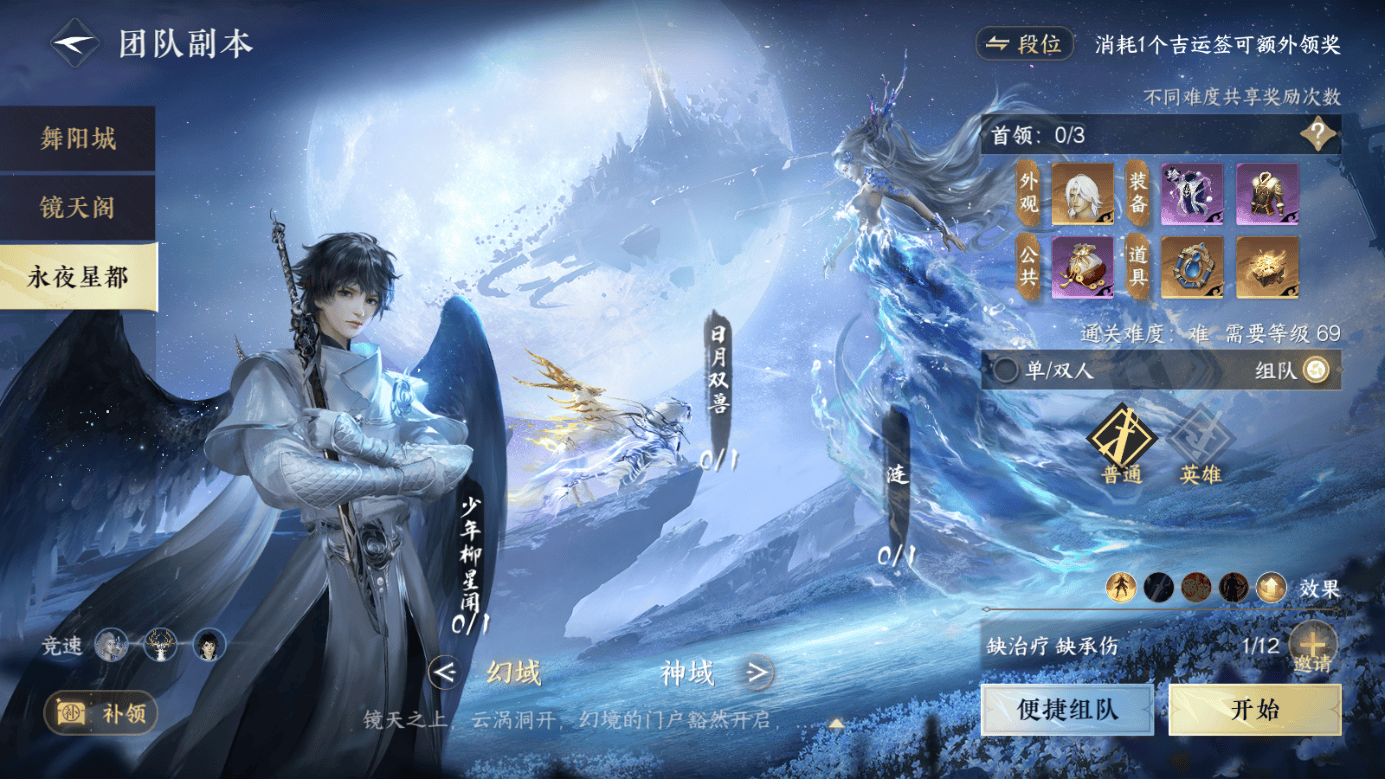Go back using the arrow button

(74, 44)
